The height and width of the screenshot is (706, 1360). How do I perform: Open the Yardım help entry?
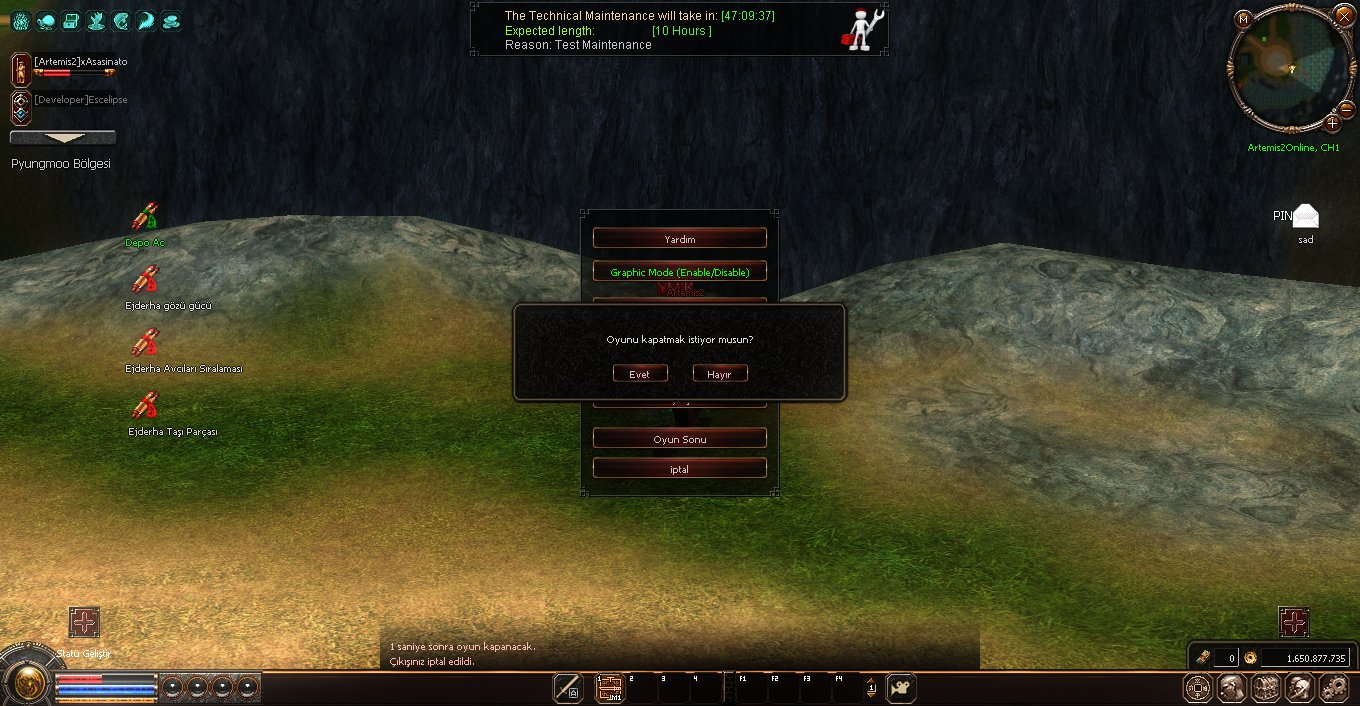point(680,239)
